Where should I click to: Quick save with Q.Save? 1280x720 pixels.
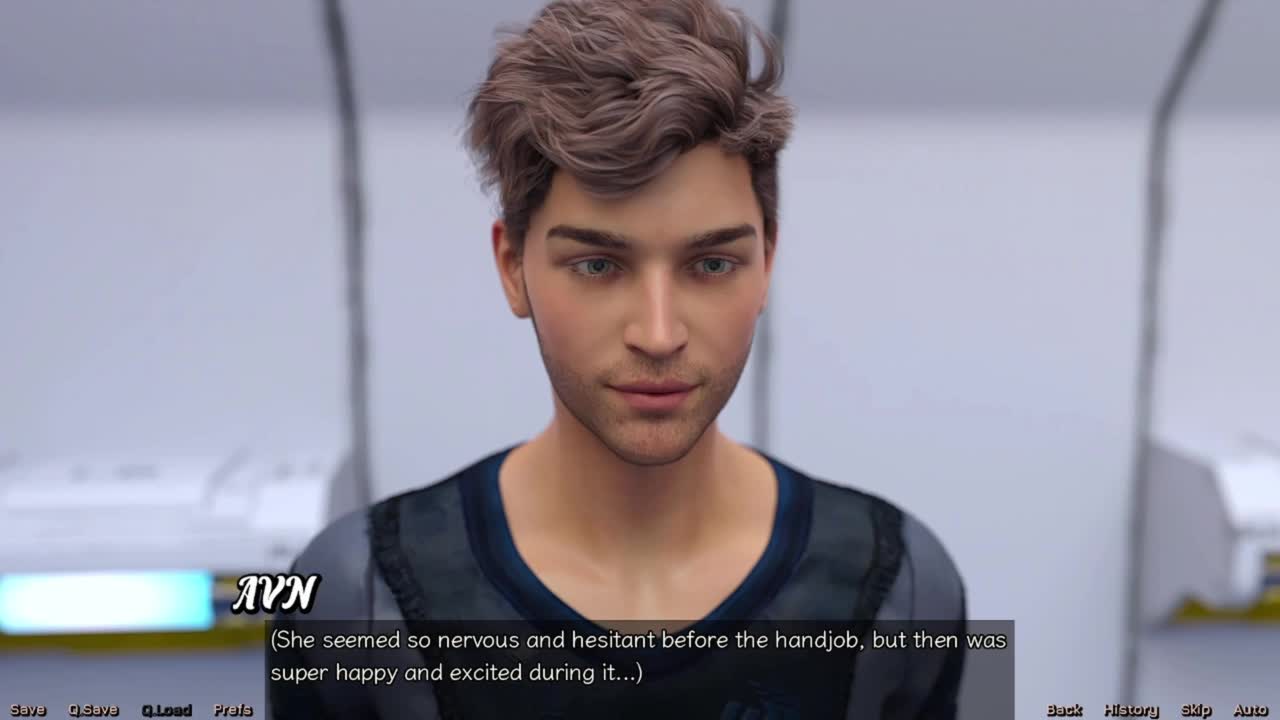pos(93,710)
